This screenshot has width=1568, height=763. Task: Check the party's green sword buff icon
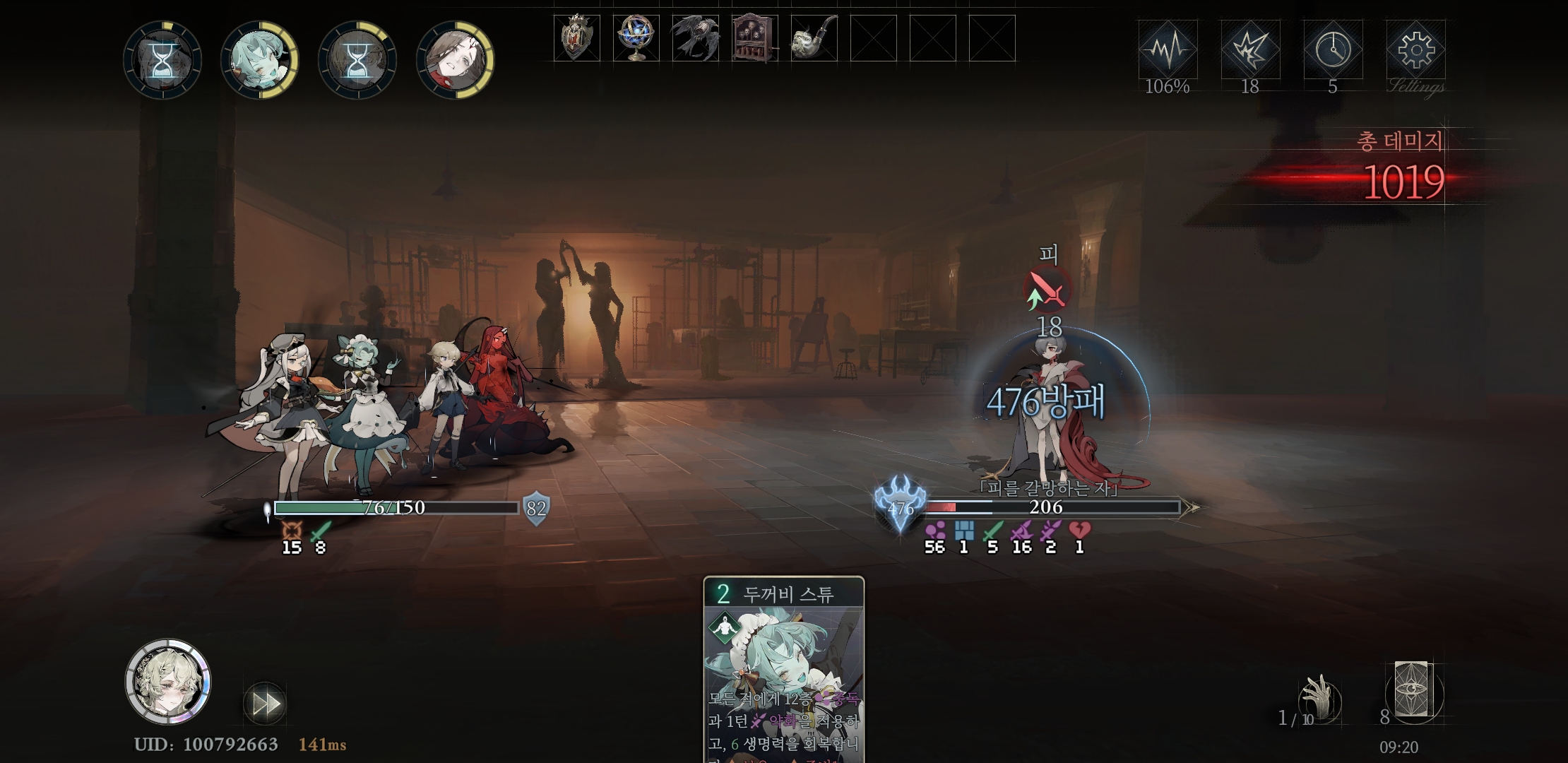coord(321,531)
